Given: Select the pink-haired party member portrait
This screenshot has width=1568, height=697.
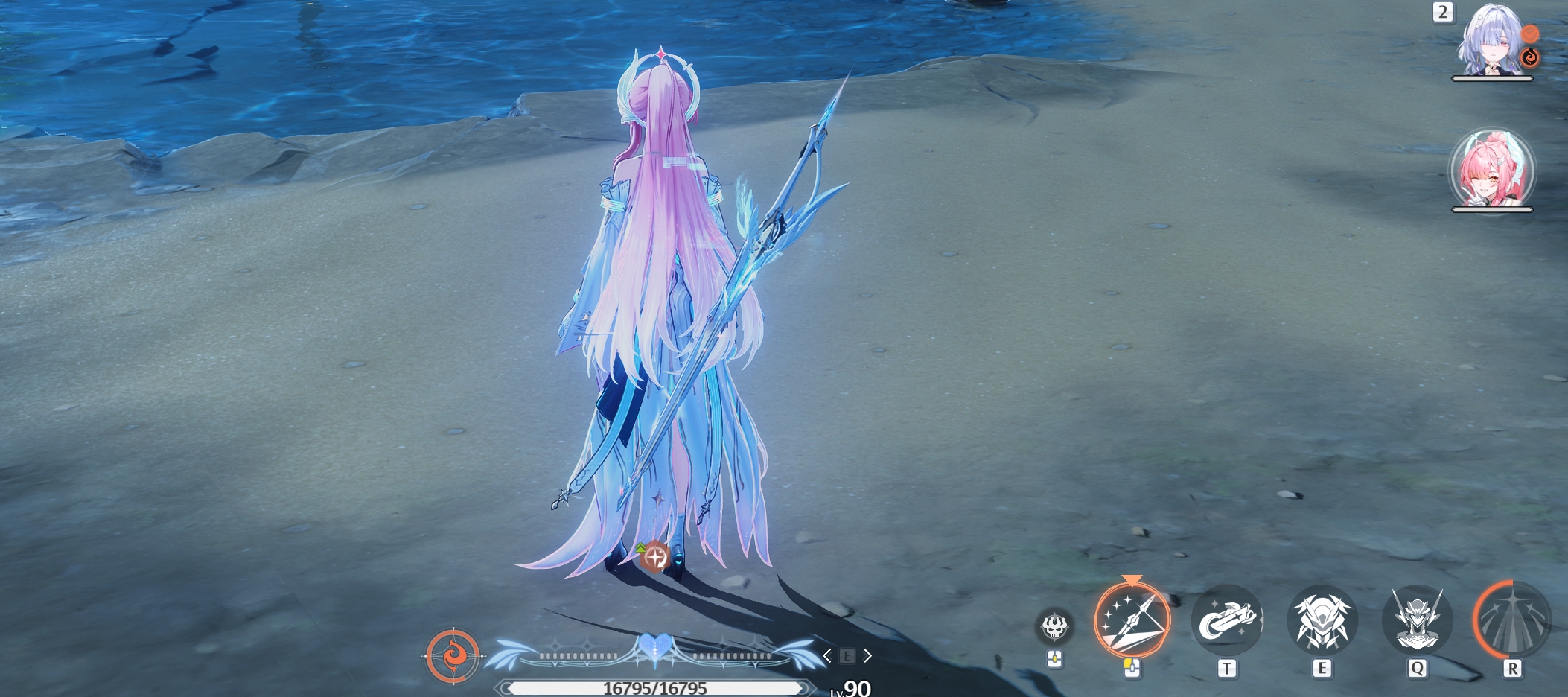Looking at the screenshot, I should (x=1491, y=171).
